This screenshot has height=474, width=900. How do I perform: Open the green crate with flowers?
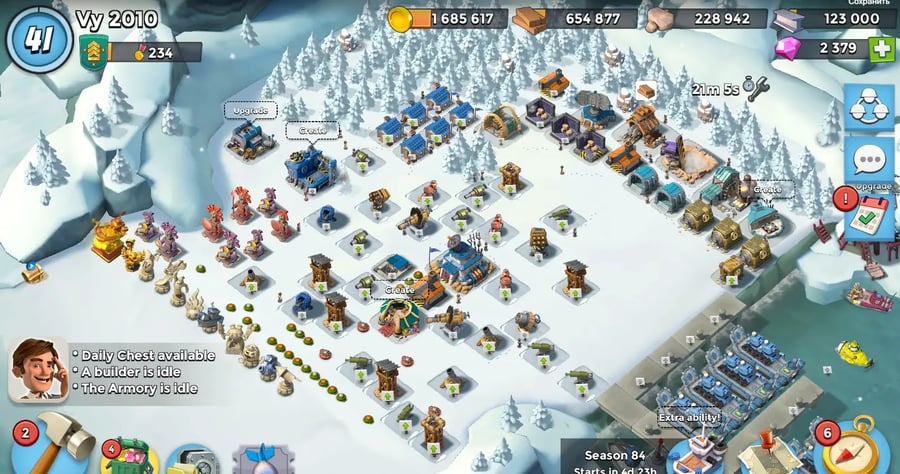click(127, 457)
